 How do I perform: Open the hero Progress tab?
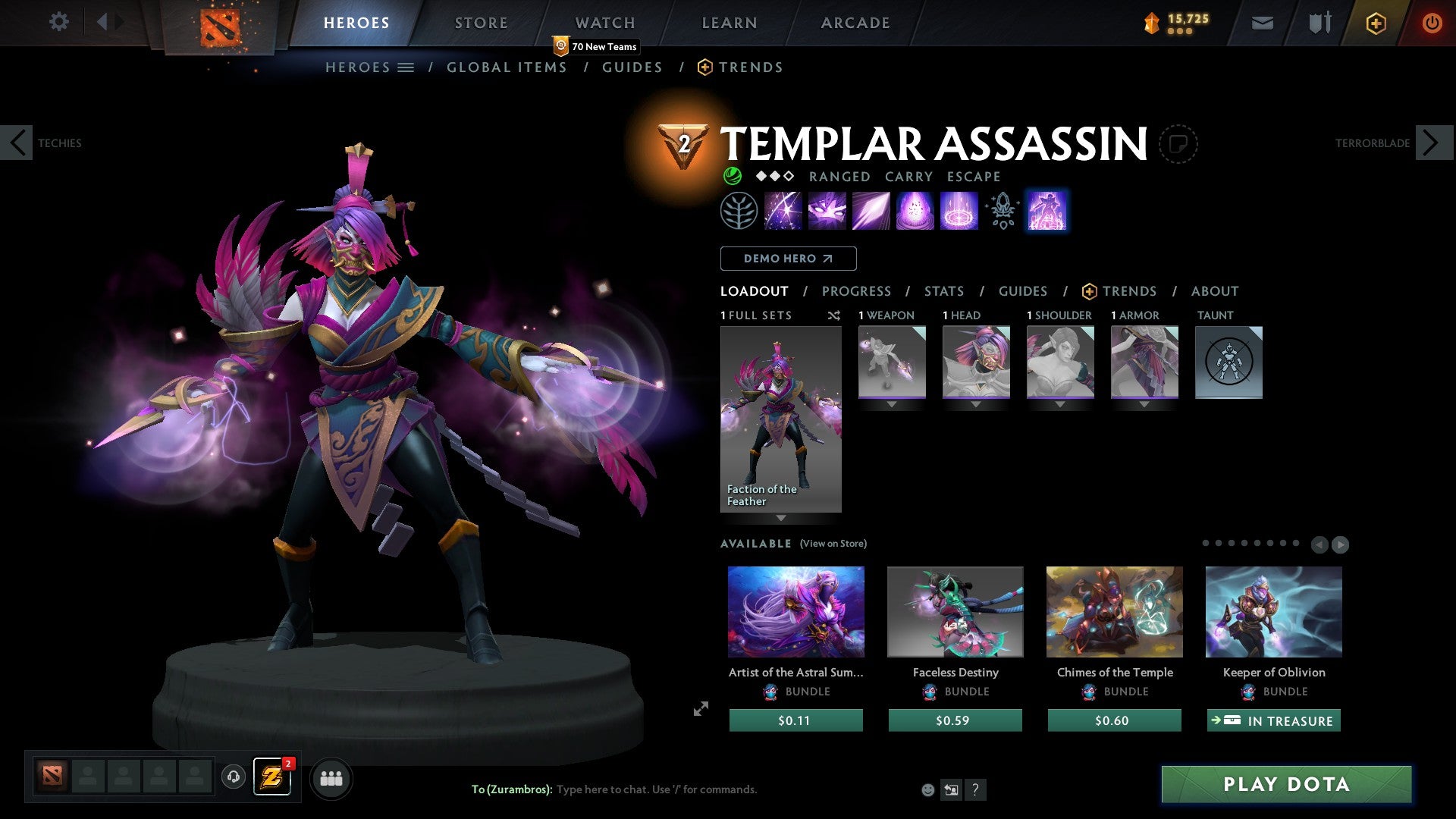point(856,291)
